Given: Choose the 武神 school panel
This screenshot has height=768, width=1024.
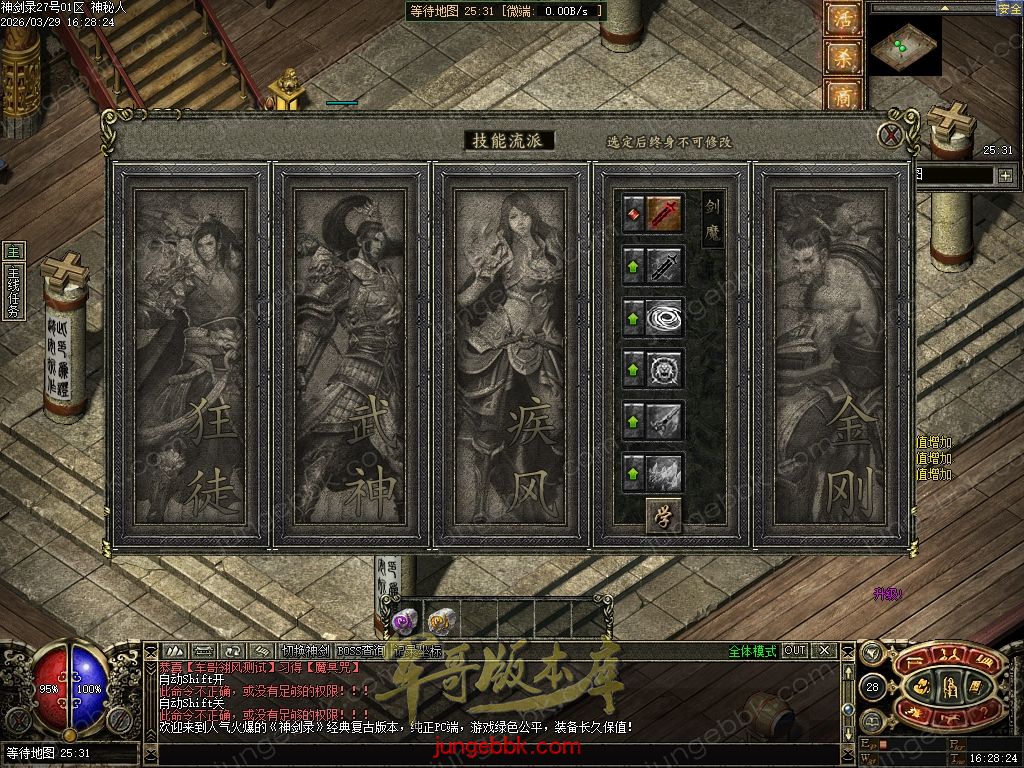Looking at the screenshot, I should pos(350,355).
